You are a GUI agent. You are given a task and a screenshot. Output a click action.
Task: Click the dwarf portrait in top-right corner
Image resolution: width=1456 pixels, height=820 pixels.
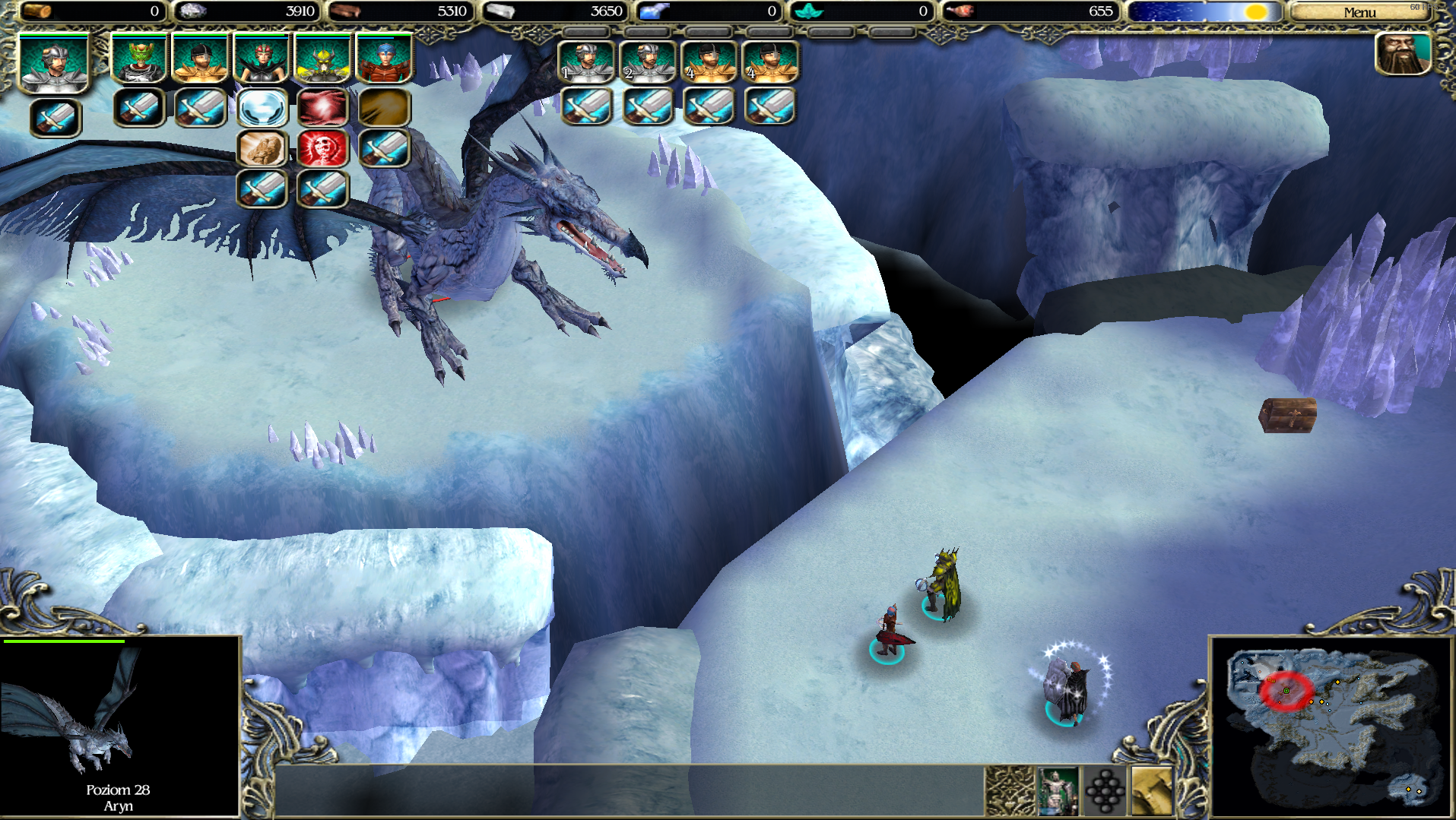tap(1403, 55)
